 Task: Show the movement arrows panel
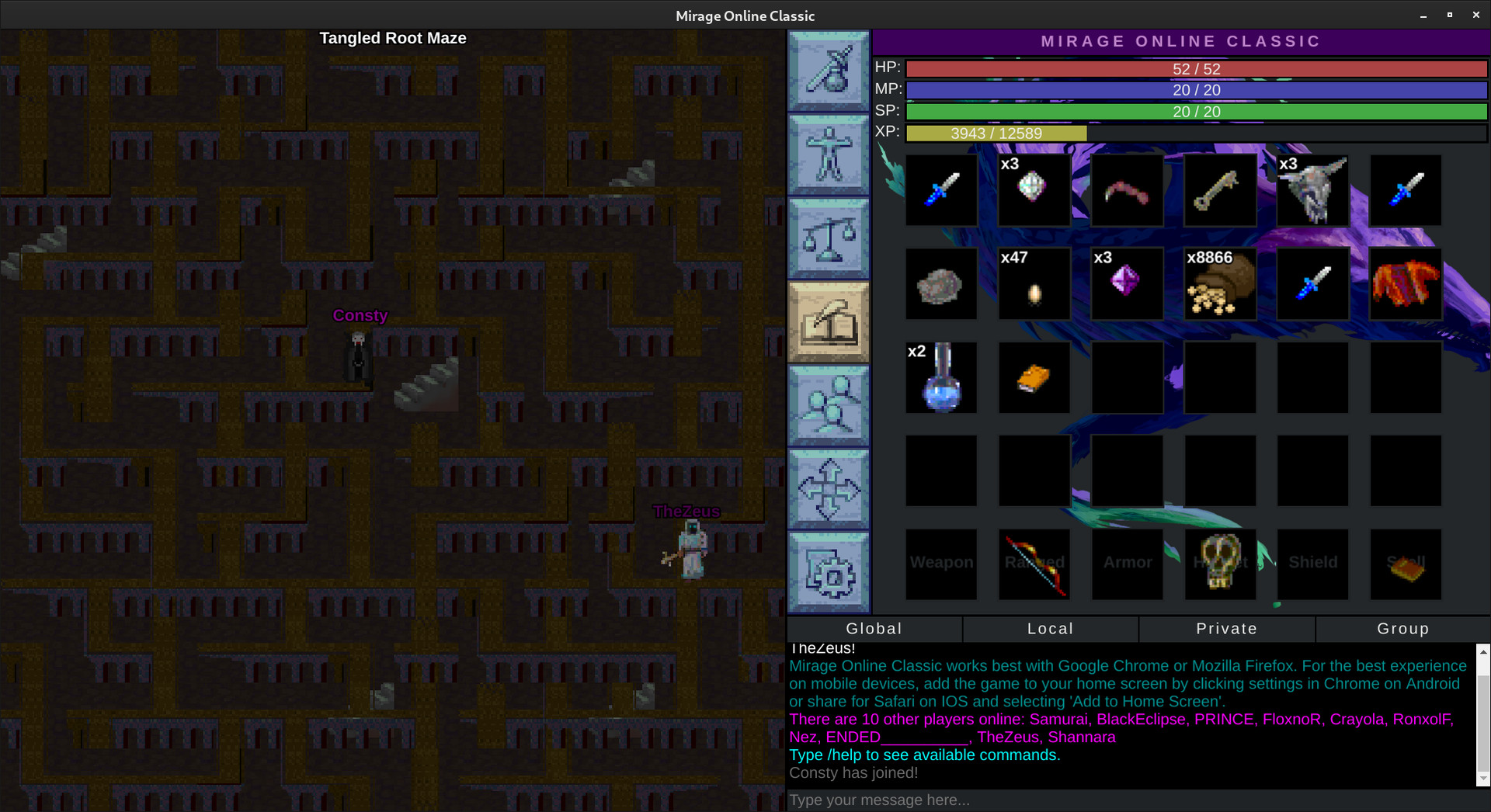829,488
